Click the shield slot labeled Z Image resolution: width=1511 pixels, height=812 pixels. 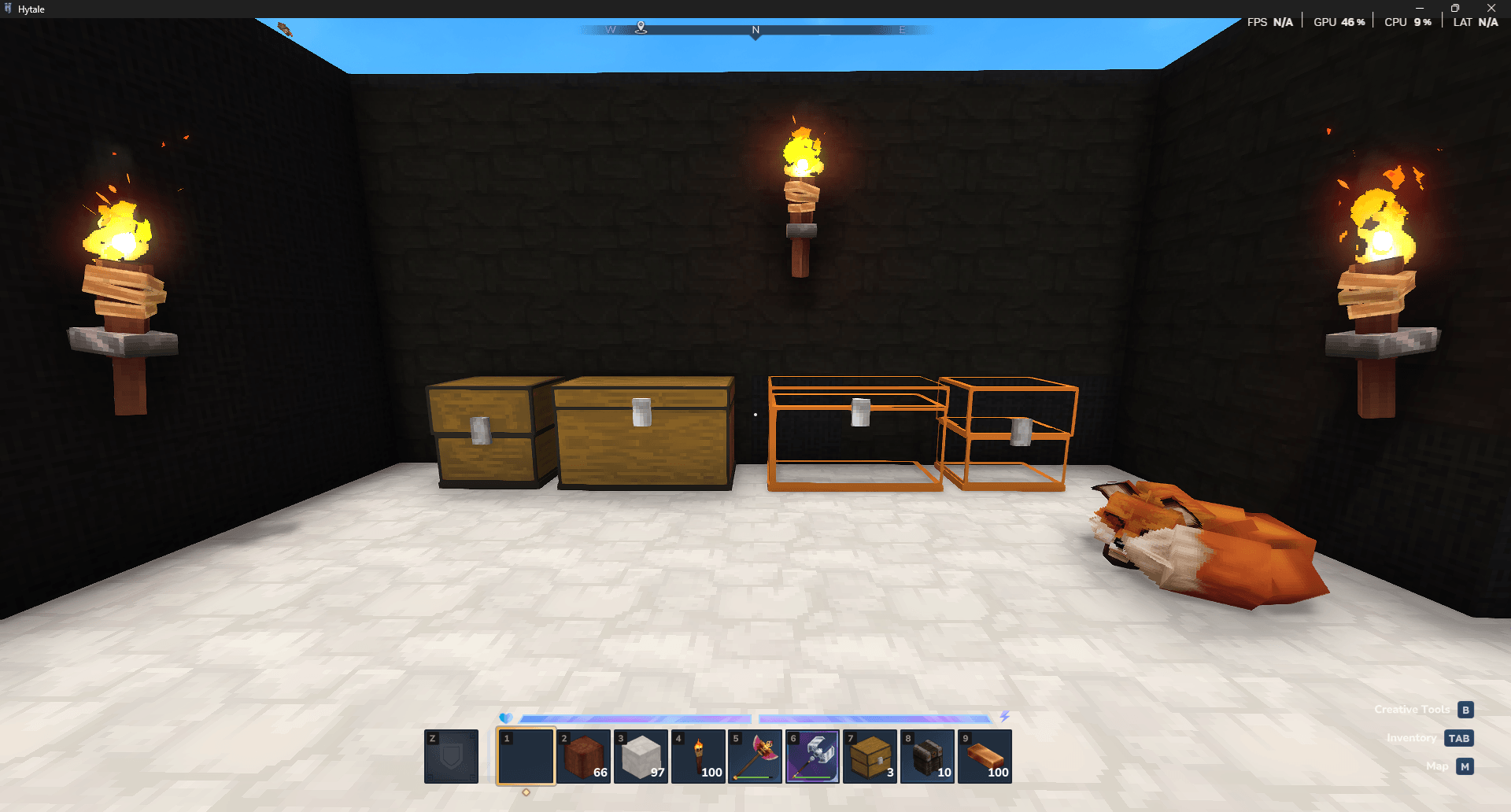pos(451,757)
